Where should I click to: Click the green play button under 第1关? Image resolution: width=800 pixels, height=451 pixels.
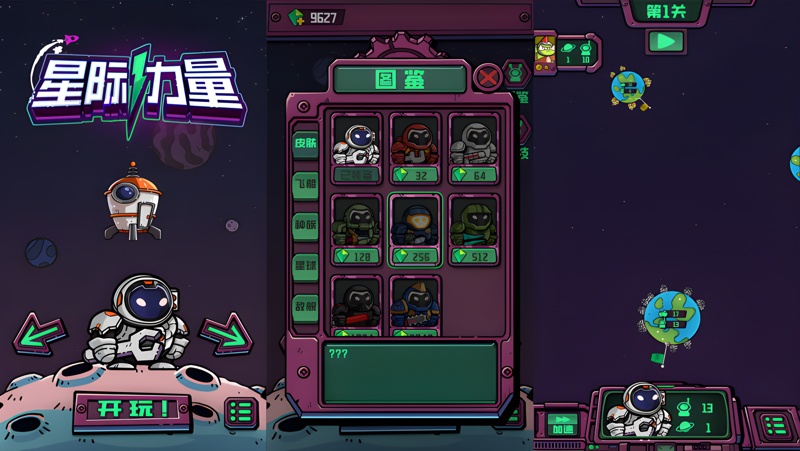tap(665, 42)
